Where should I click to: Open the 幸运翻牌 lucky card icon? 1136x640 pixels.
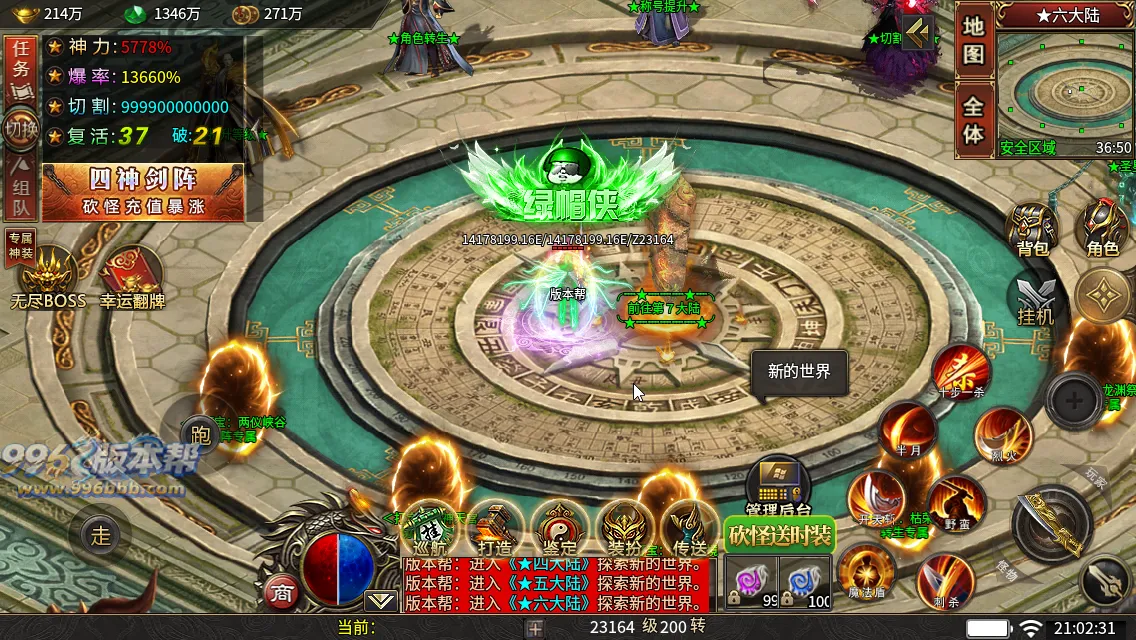tap(131, 276)
